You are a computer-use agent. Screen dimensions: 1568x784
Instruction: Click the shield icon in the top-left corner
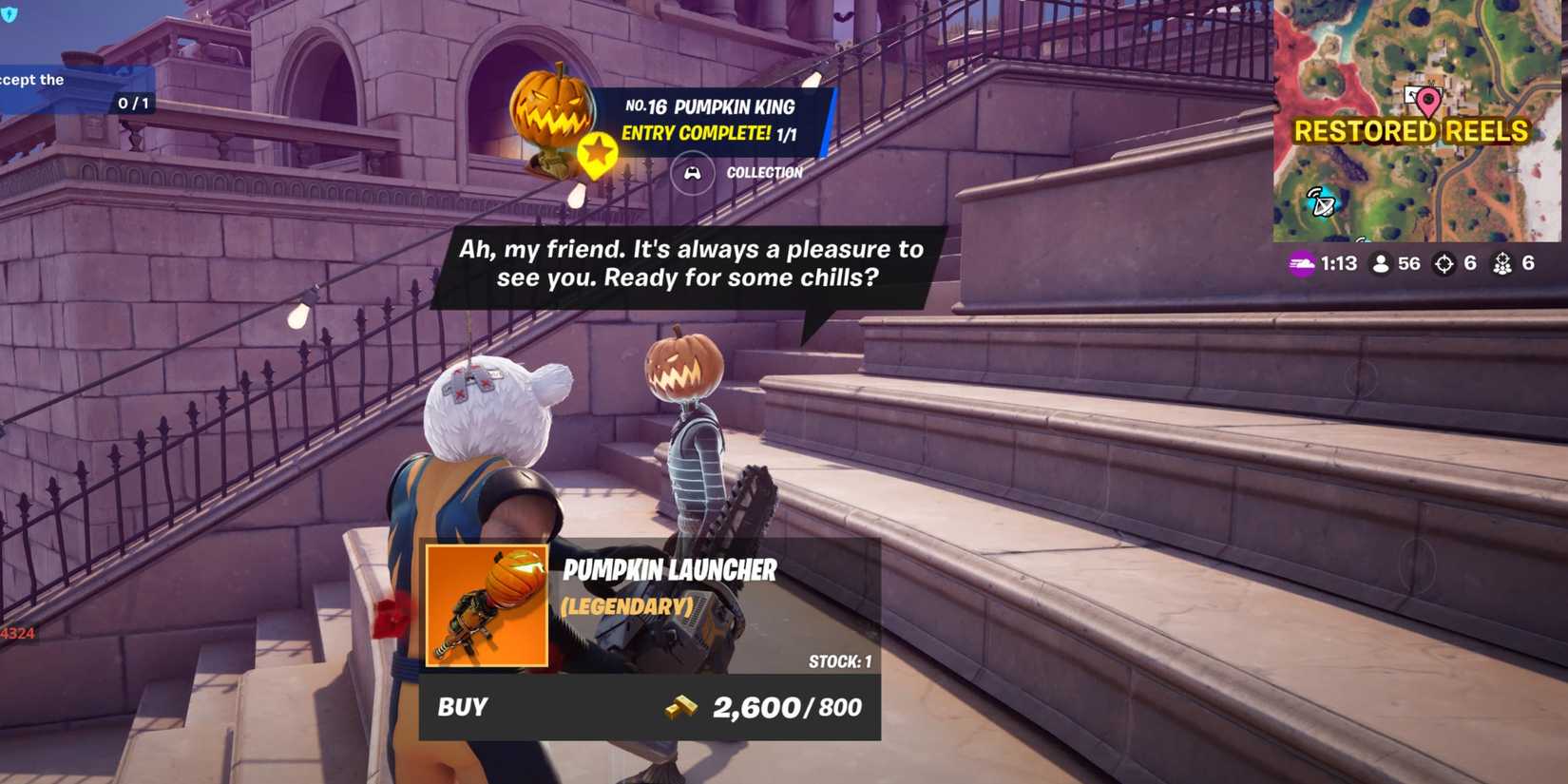(x=10, y=14)
